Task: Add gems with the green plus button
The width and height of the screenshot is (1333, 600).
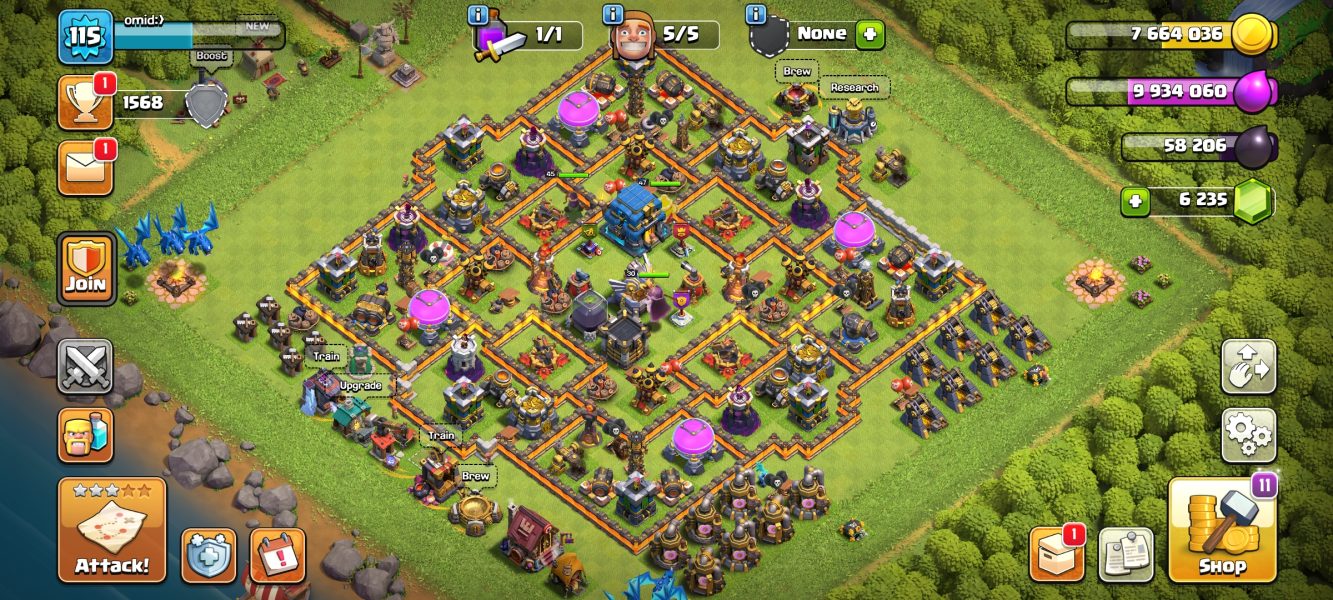Action: pos(1134,200)
